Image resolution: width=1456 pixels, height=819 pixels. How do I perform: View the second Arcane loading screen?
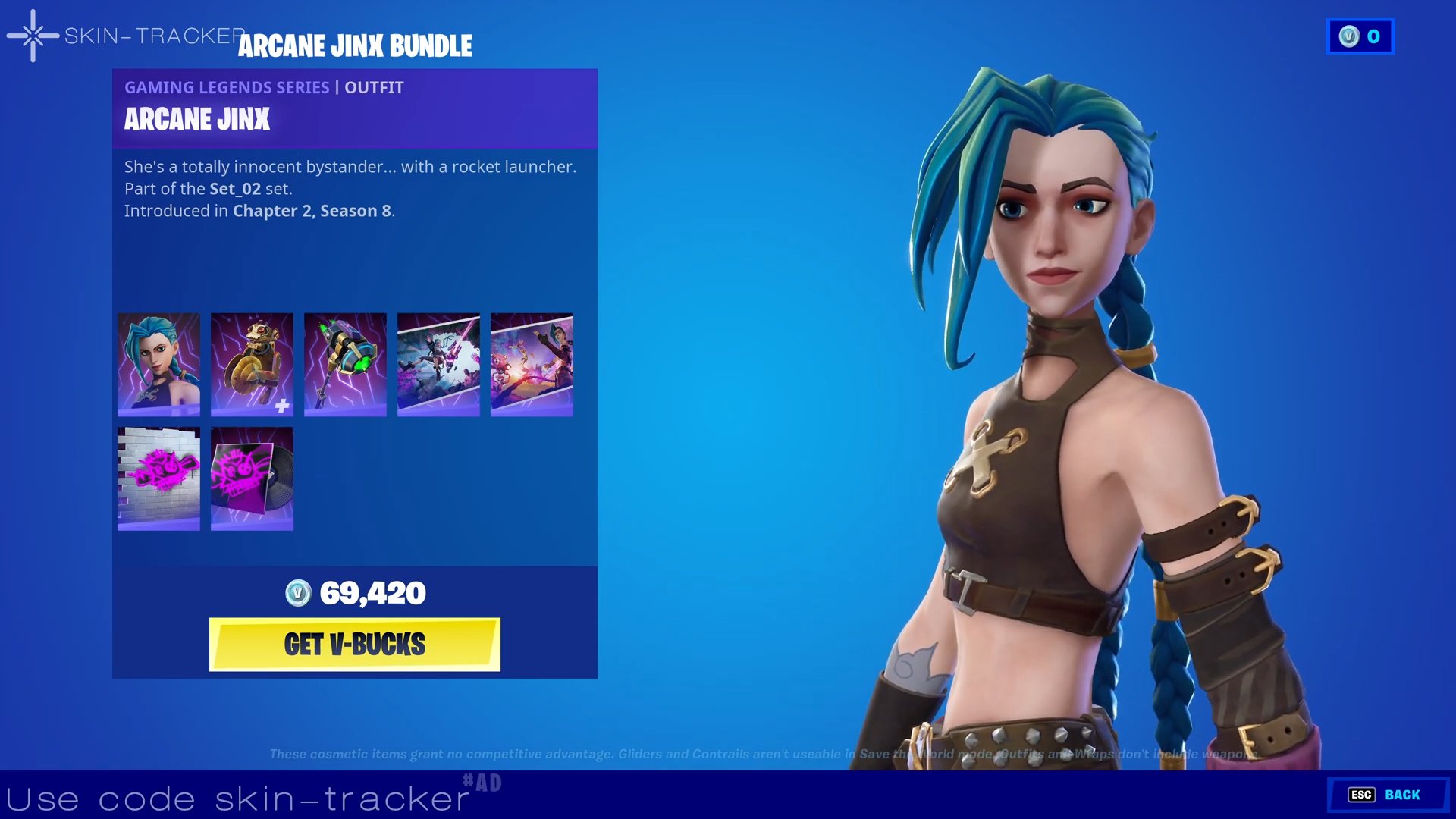pyautogui.click(x=532, y=364)
